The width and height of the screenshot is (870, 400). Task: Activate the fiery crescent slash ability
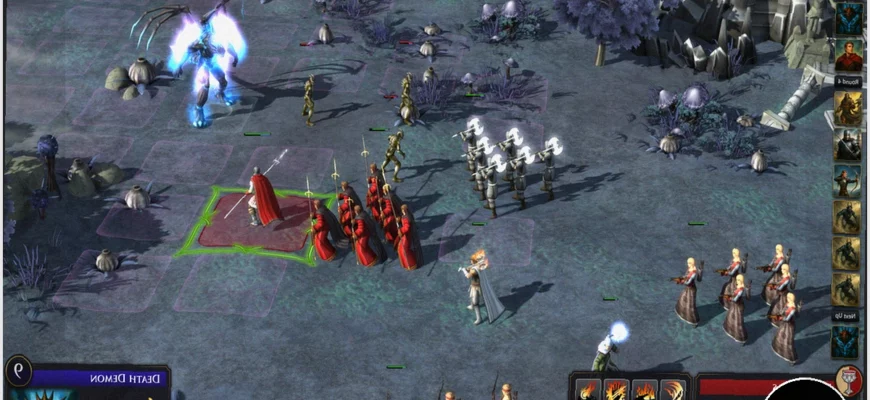674,389
